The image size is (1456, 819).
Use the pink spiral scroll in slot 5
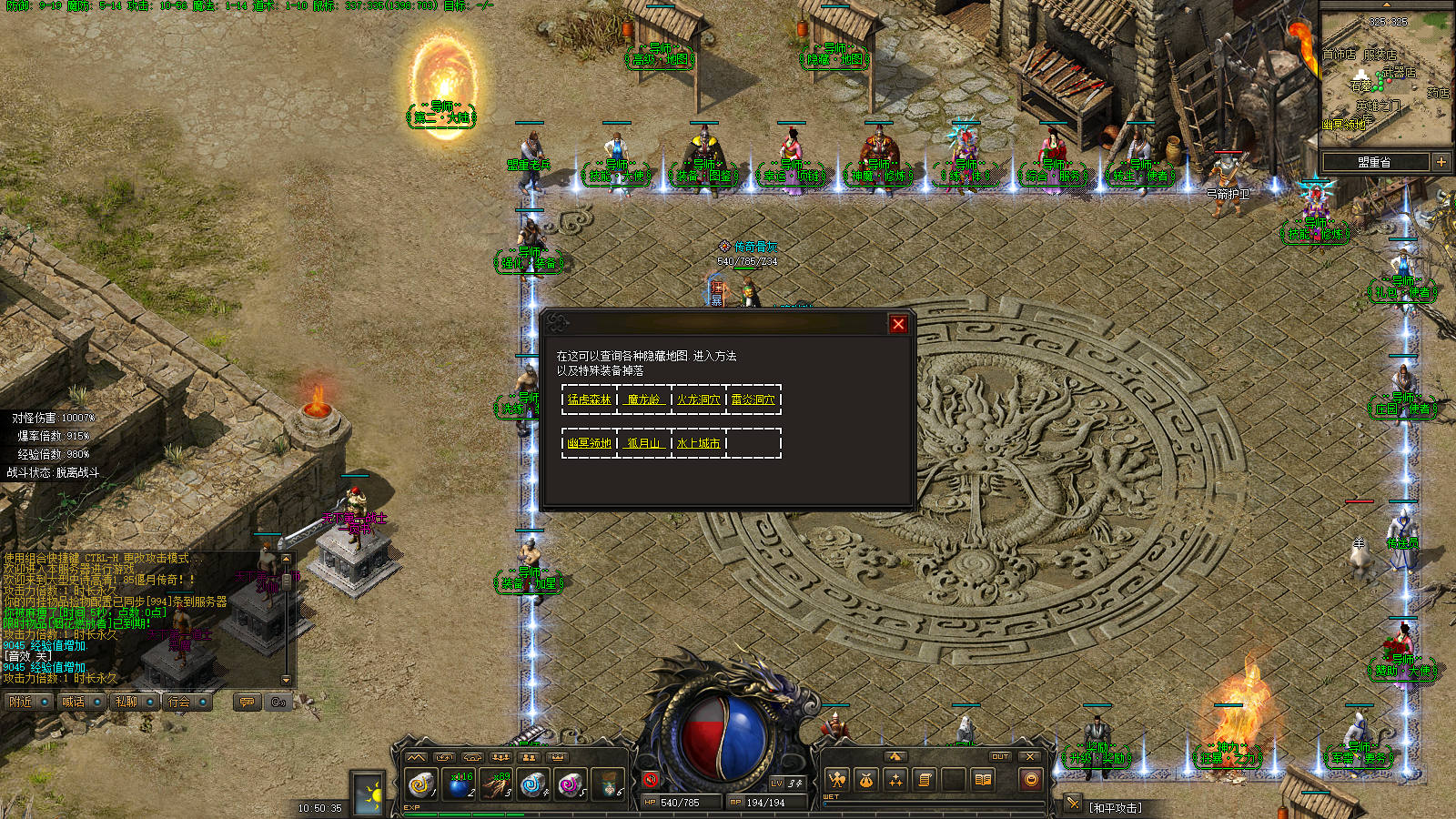[x=571, y=784]
